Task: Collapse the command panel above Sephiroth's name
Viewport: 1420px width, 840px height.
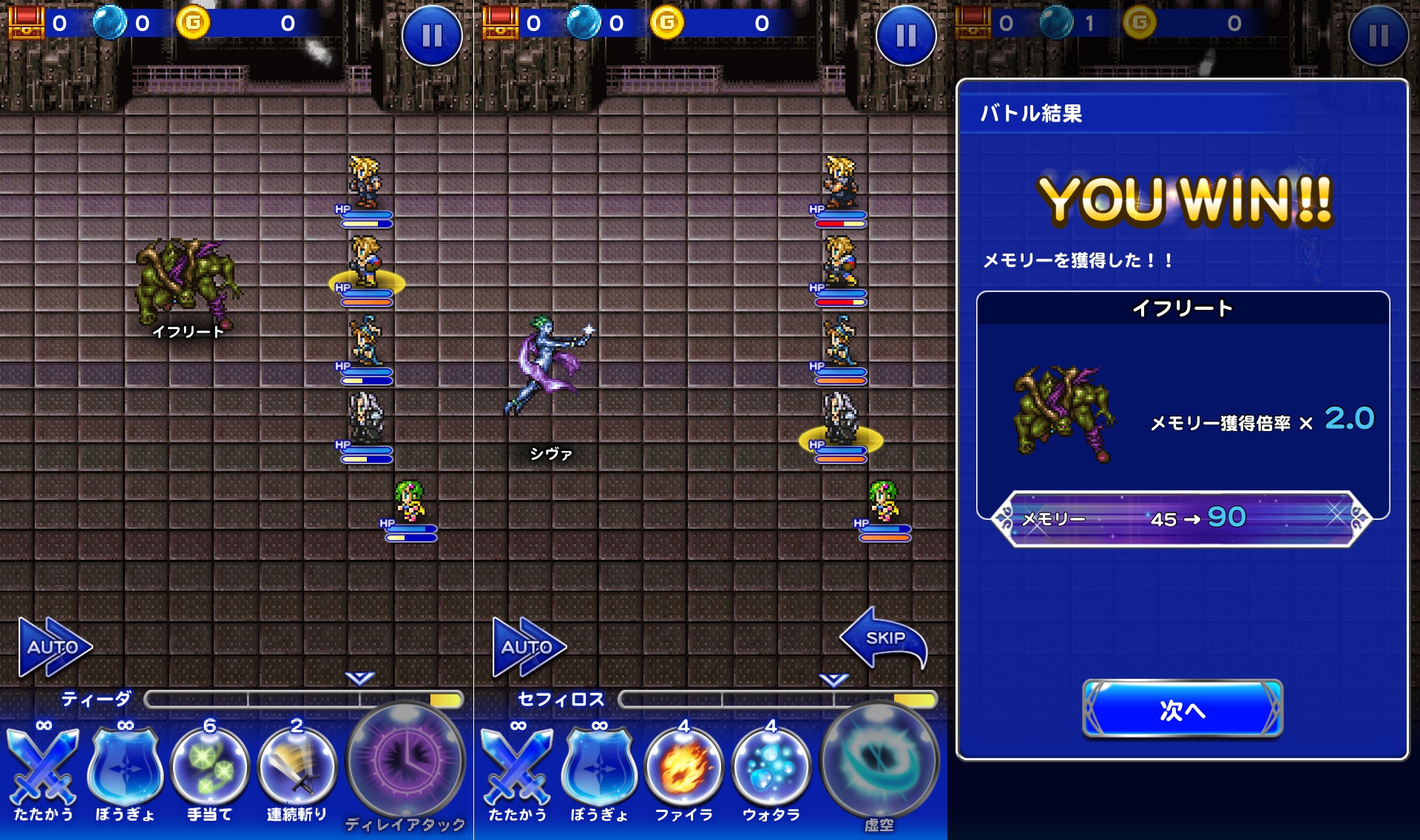Action: pyautogui.click(x=834, y=680)
